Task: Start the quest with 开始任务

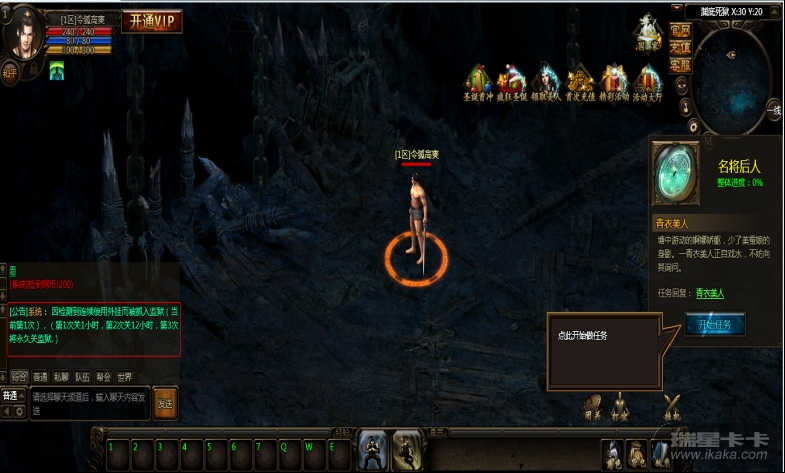Action: point(715,325)
